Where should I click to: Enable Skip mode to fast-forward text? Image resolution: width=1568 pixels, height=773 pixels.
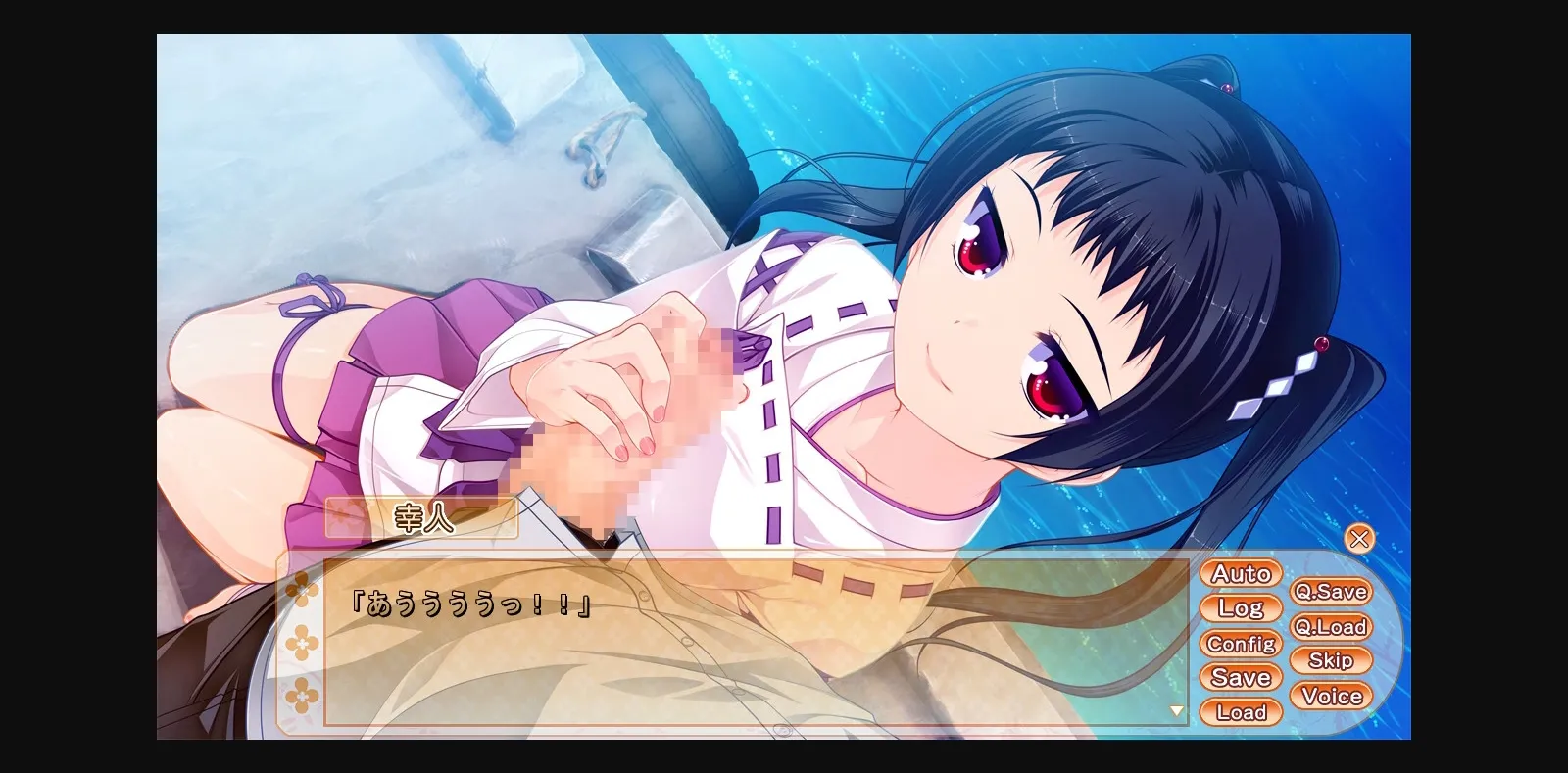(1331, 661)
